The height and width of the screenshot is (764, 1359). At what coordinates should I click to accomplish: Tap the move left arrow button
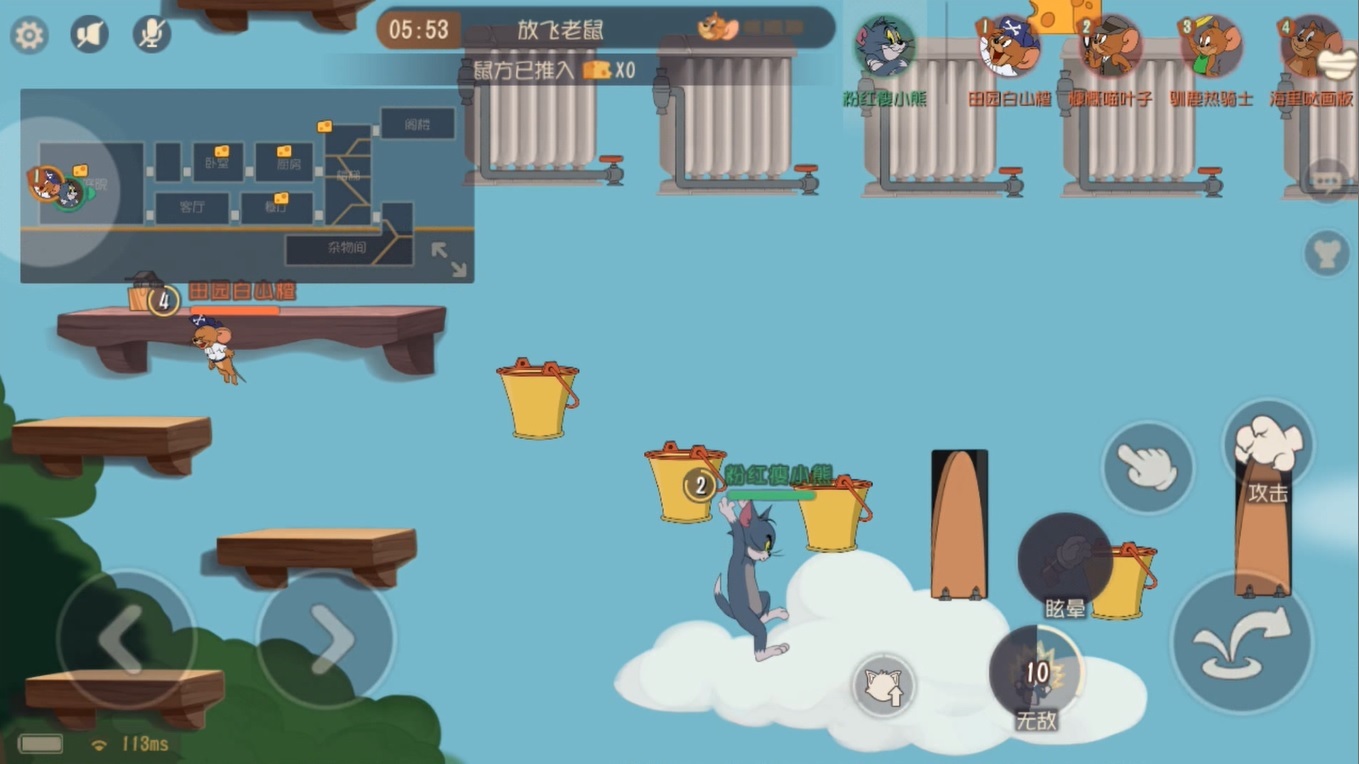(x=126, y=638)
